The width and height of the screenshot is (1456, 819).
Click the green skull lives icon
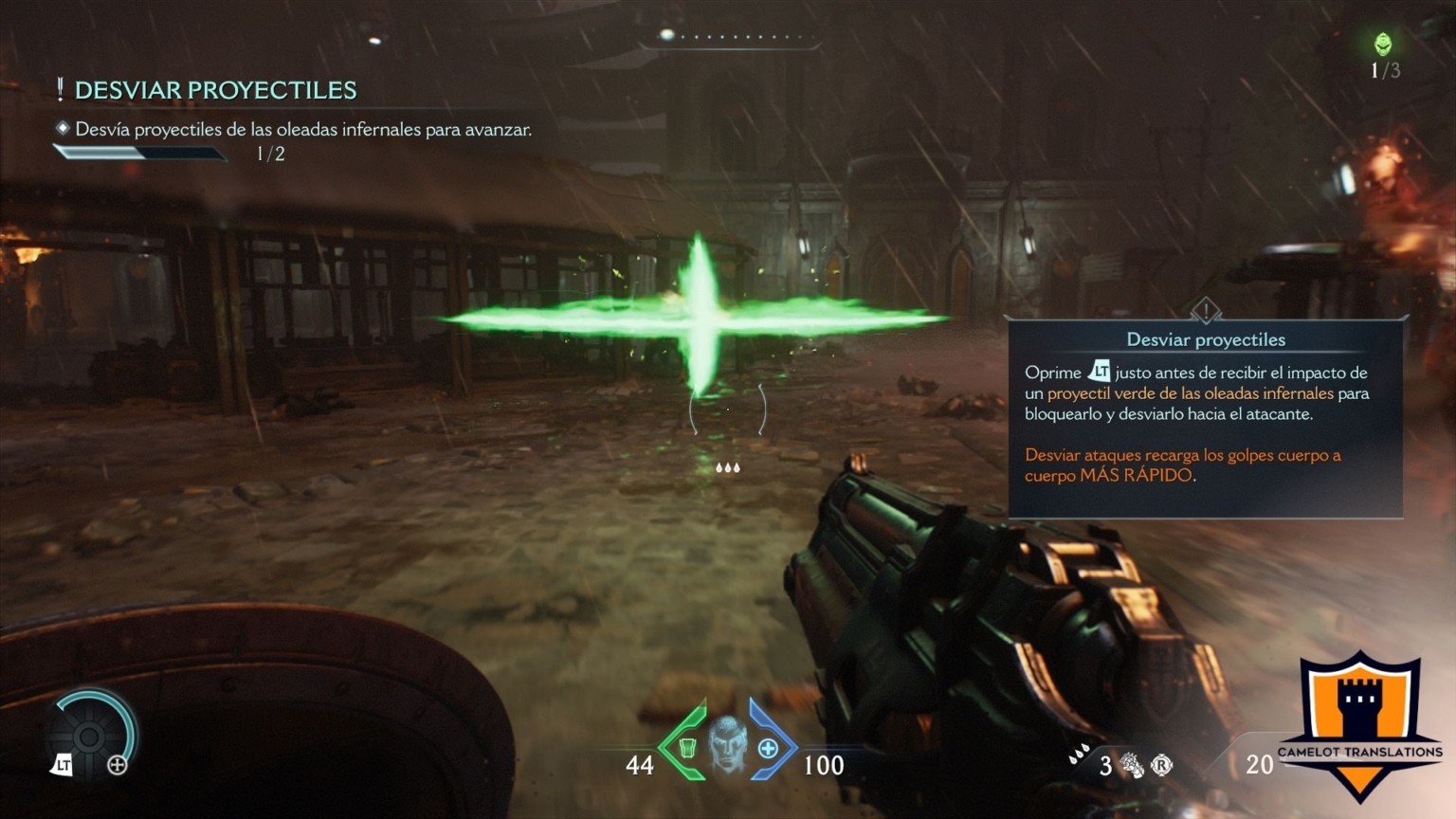tap(1383, 44)
